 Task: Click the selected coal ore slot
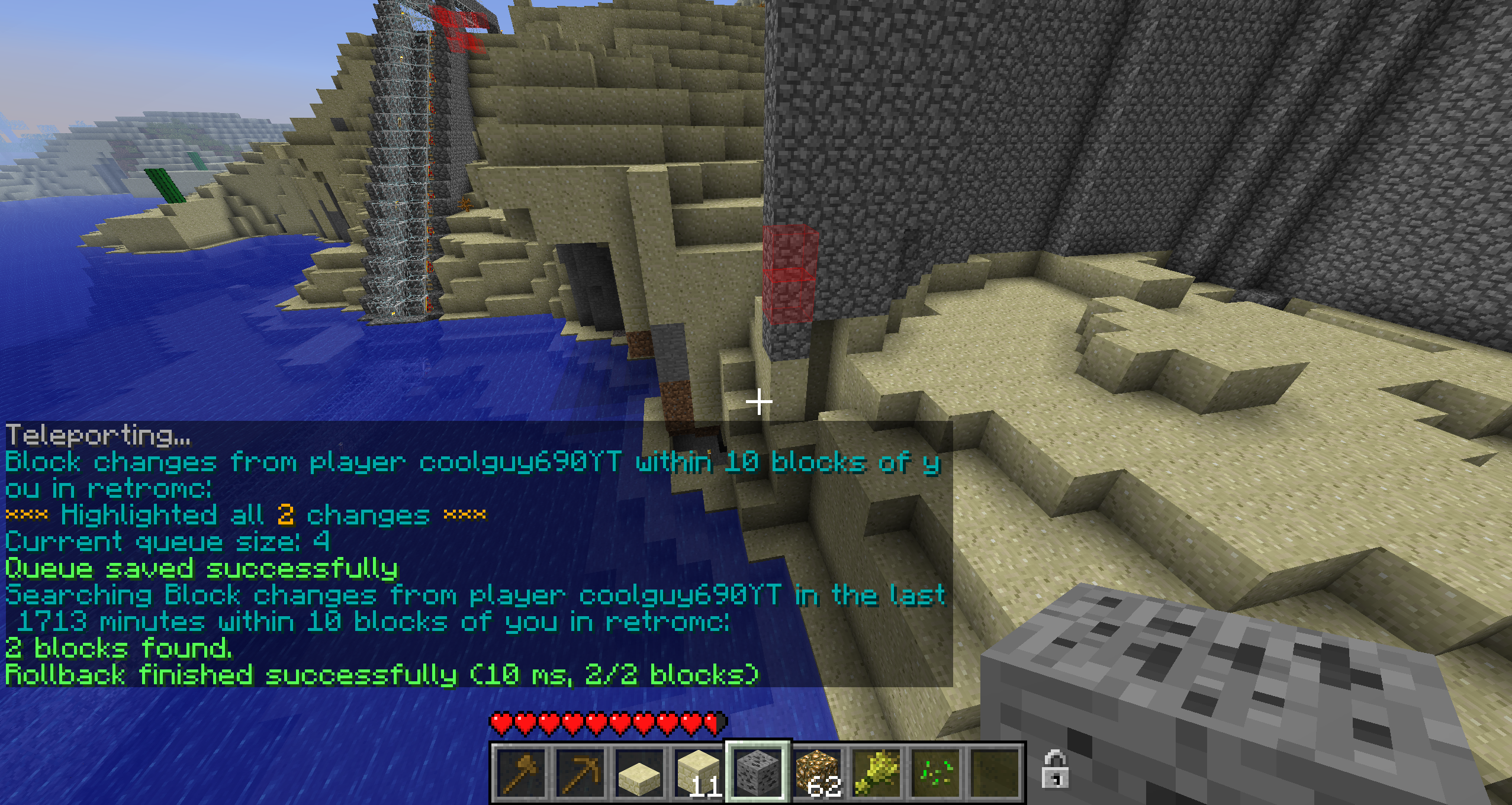(x=758, y=772)
